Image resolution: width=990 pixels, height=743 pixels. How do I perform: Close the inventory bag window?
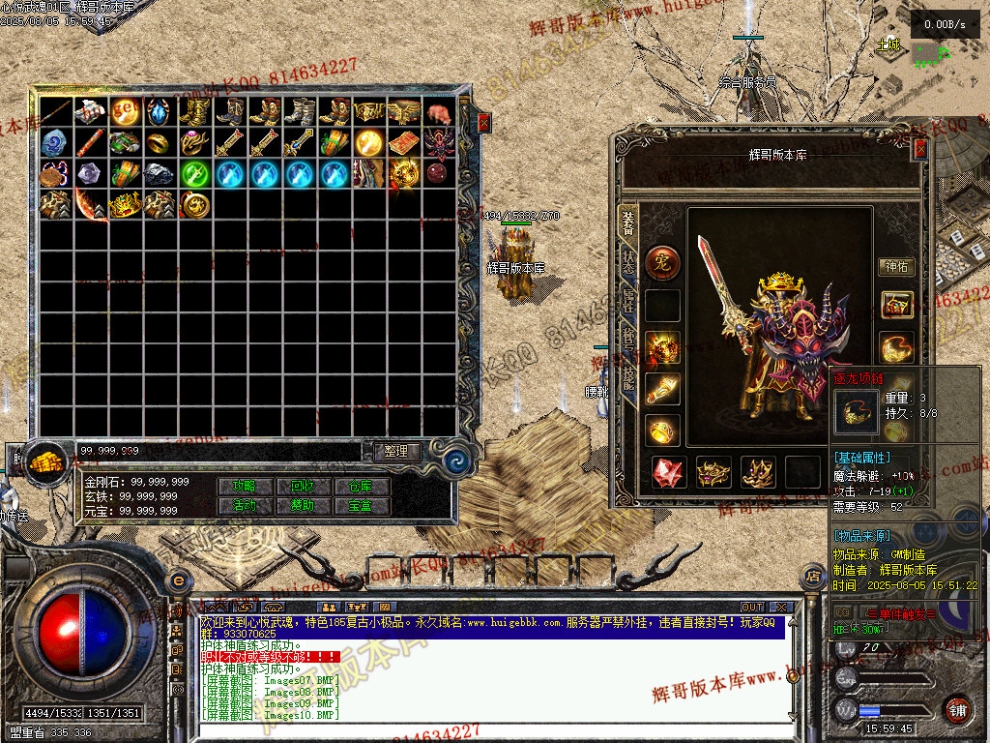tap(484, 122)
